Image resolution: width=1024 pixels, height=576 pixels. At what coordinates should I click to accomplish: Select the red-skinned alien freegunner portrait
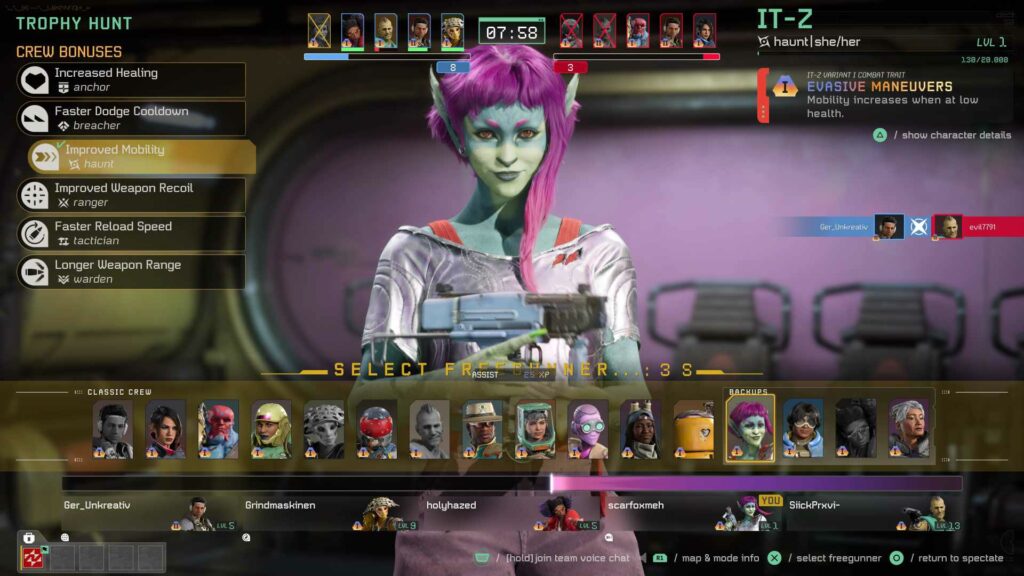pyautogui.click(x=218, y=430)
